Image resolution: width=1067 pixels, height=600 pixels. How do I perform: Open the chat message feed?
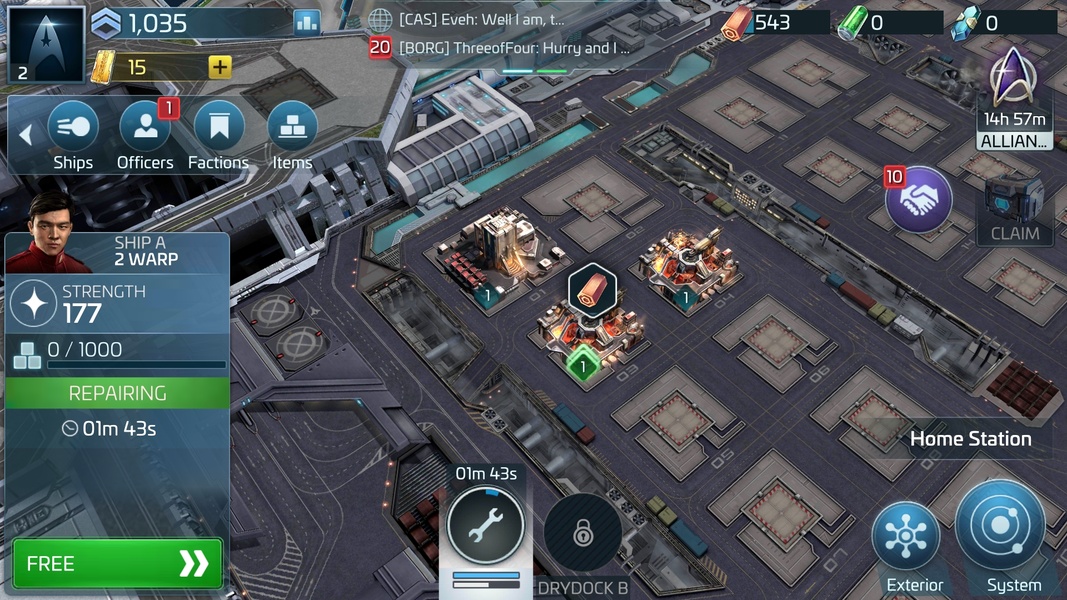515,33
